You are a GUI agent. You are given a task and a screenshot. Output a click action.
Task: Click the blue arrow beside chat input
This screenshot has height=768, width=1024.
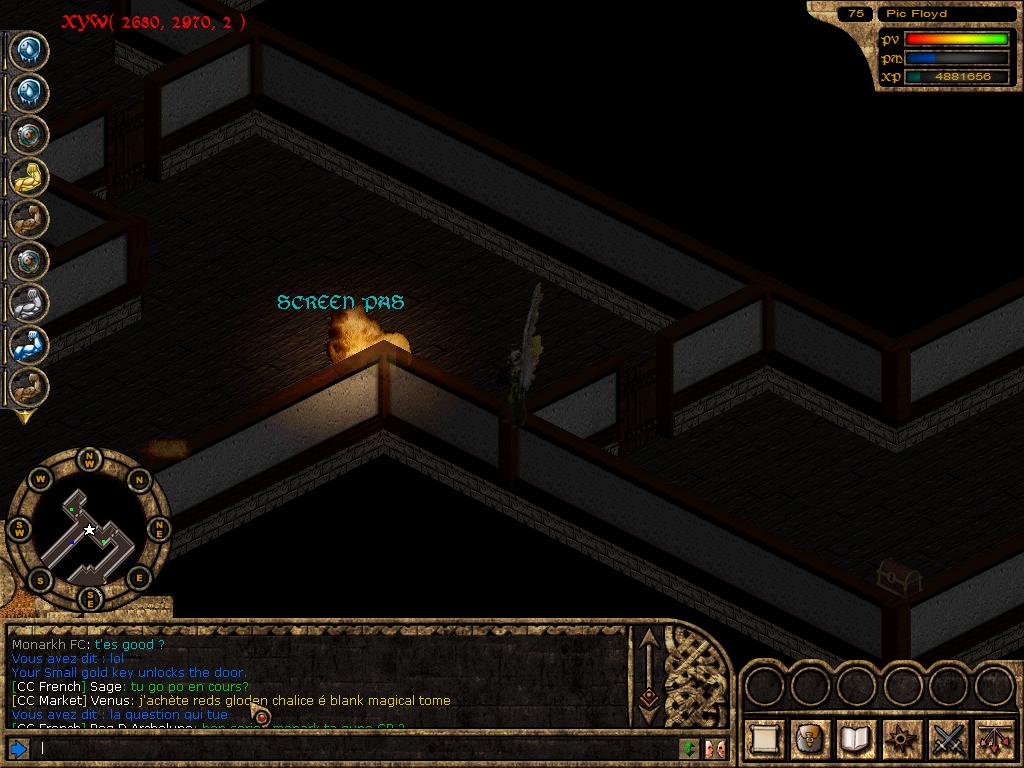(x=18, y=748)
